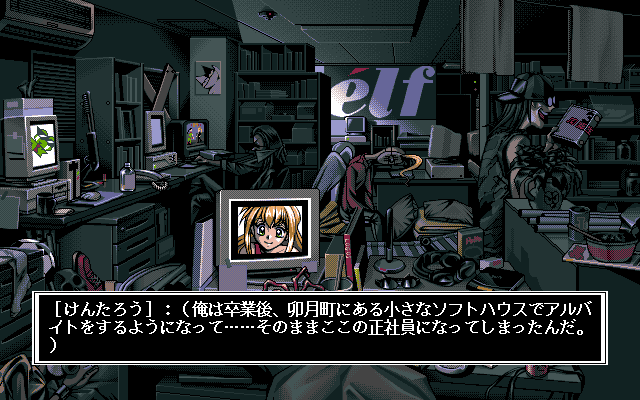The width and height of the screenshot is (640, 400).
Task: Advance Kentarou's dialogue text box
Action: [x=322, y=325]
